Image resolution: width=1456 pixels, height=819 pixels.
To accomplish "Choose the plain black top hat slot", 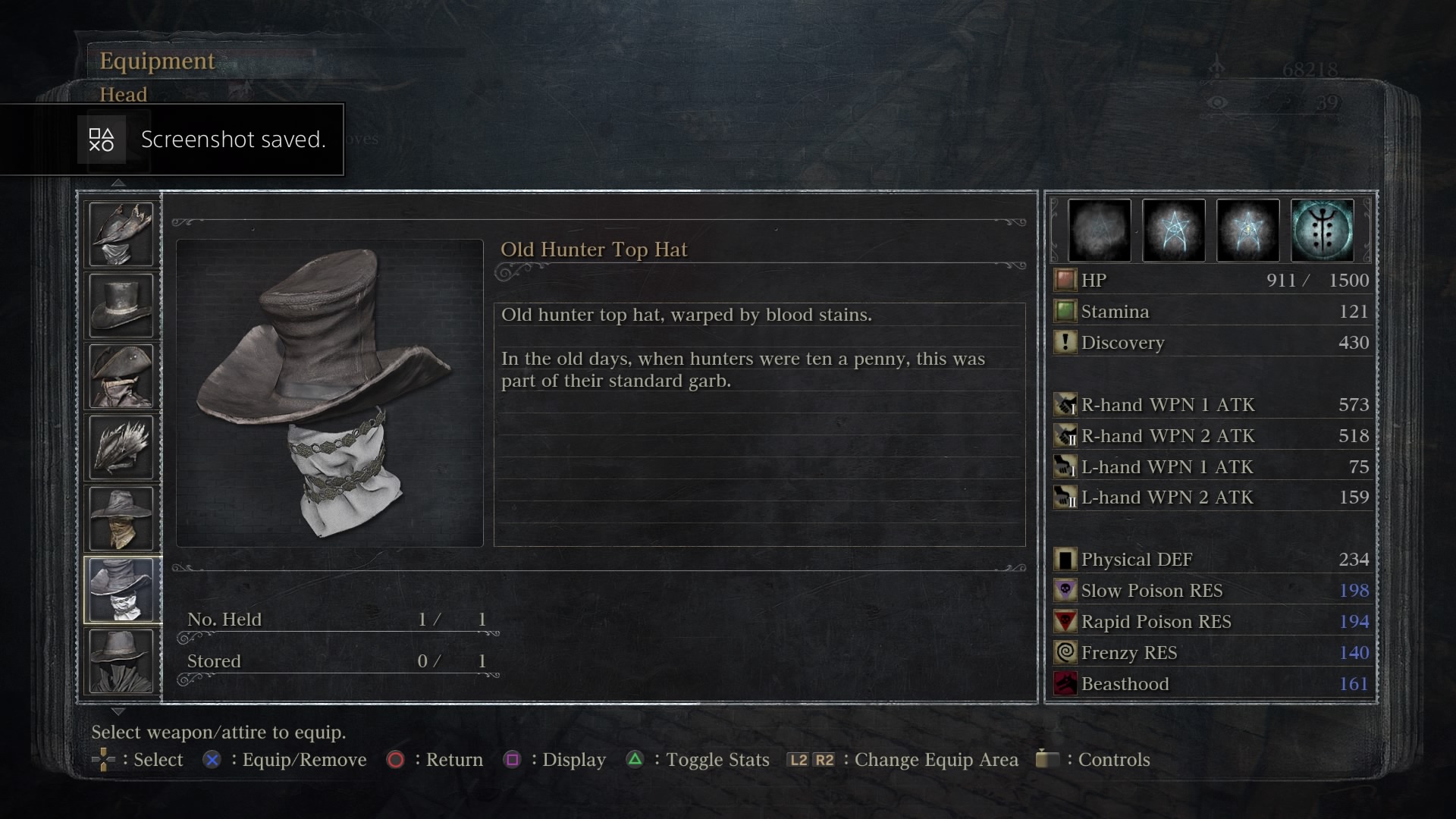I will [x=121, y=305].
